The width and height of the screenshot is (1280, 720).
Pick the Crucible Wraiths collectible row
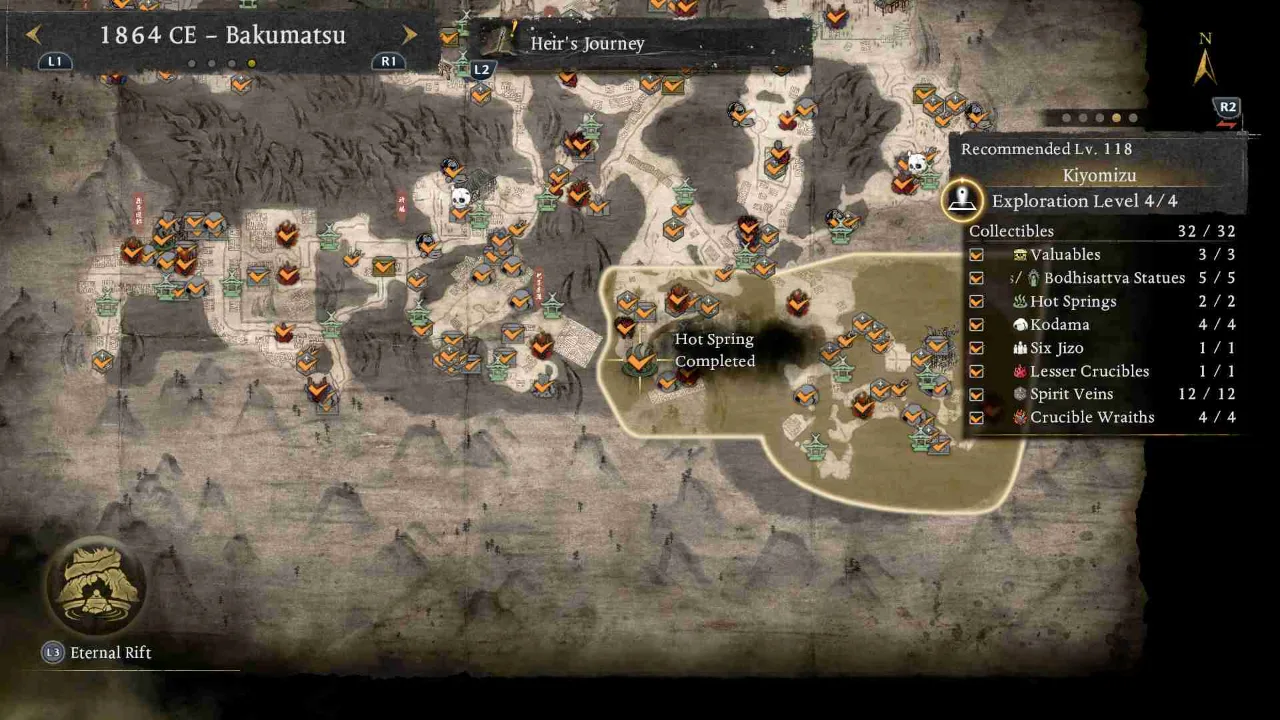1105,417
